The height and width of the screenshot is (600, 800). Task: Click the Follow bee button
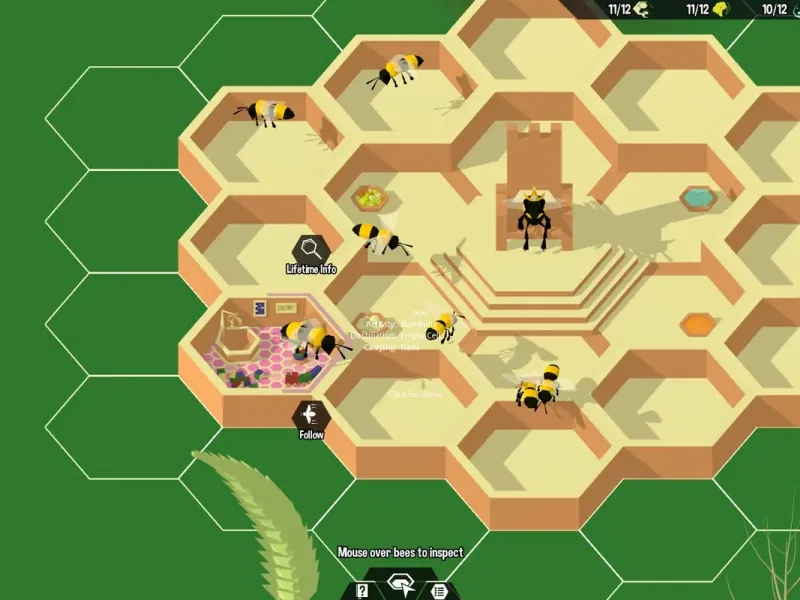coord(311,415)
